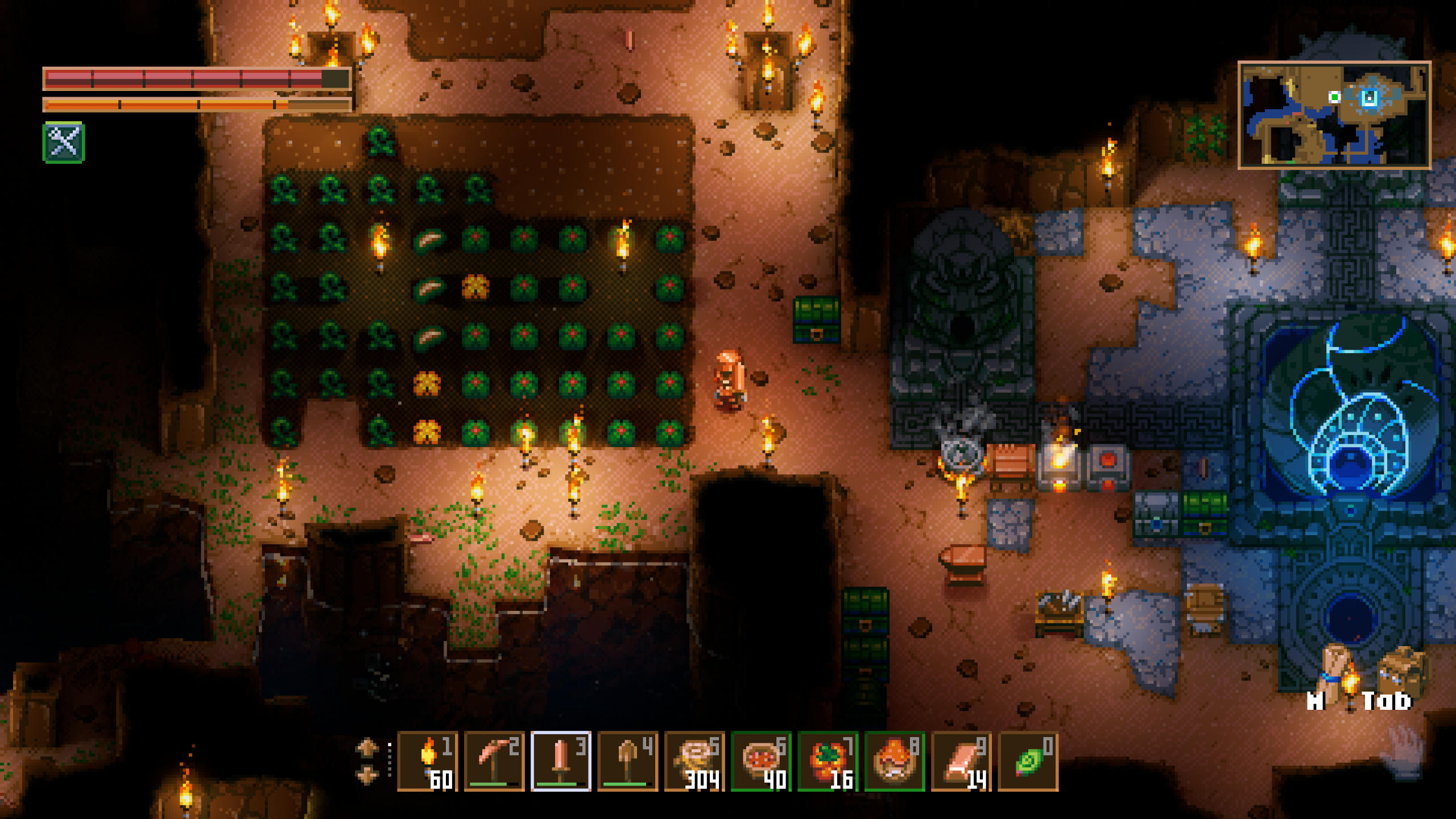Choose the green-leaf food stack of 16
Image resolution: width=1456 pixels, height=819 pixels.
click(828, 761)
